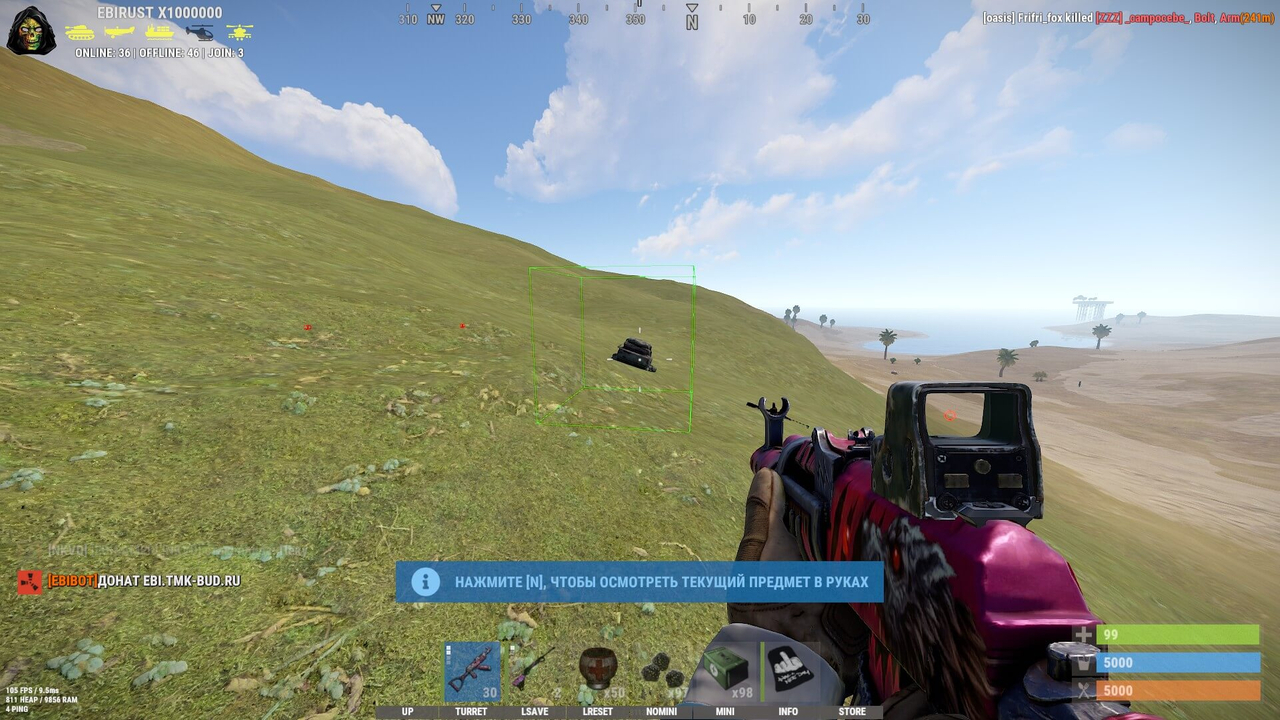Select the AK rifle hotbar slot
The height and width of the screenshot is (720, 1280).
point(471,670)
